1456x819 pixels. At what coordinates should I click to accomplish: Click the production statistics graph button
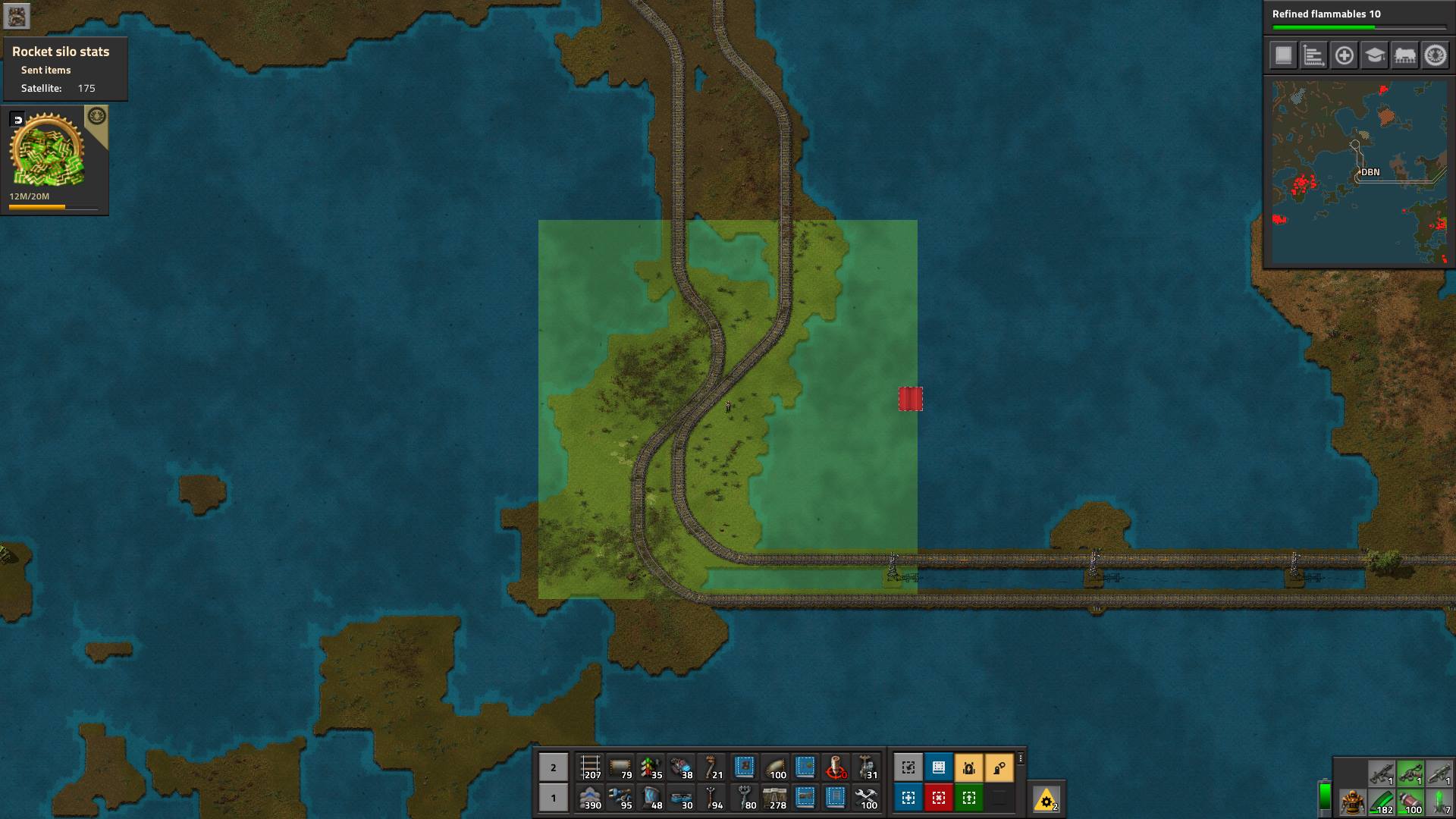(1313, 55)
